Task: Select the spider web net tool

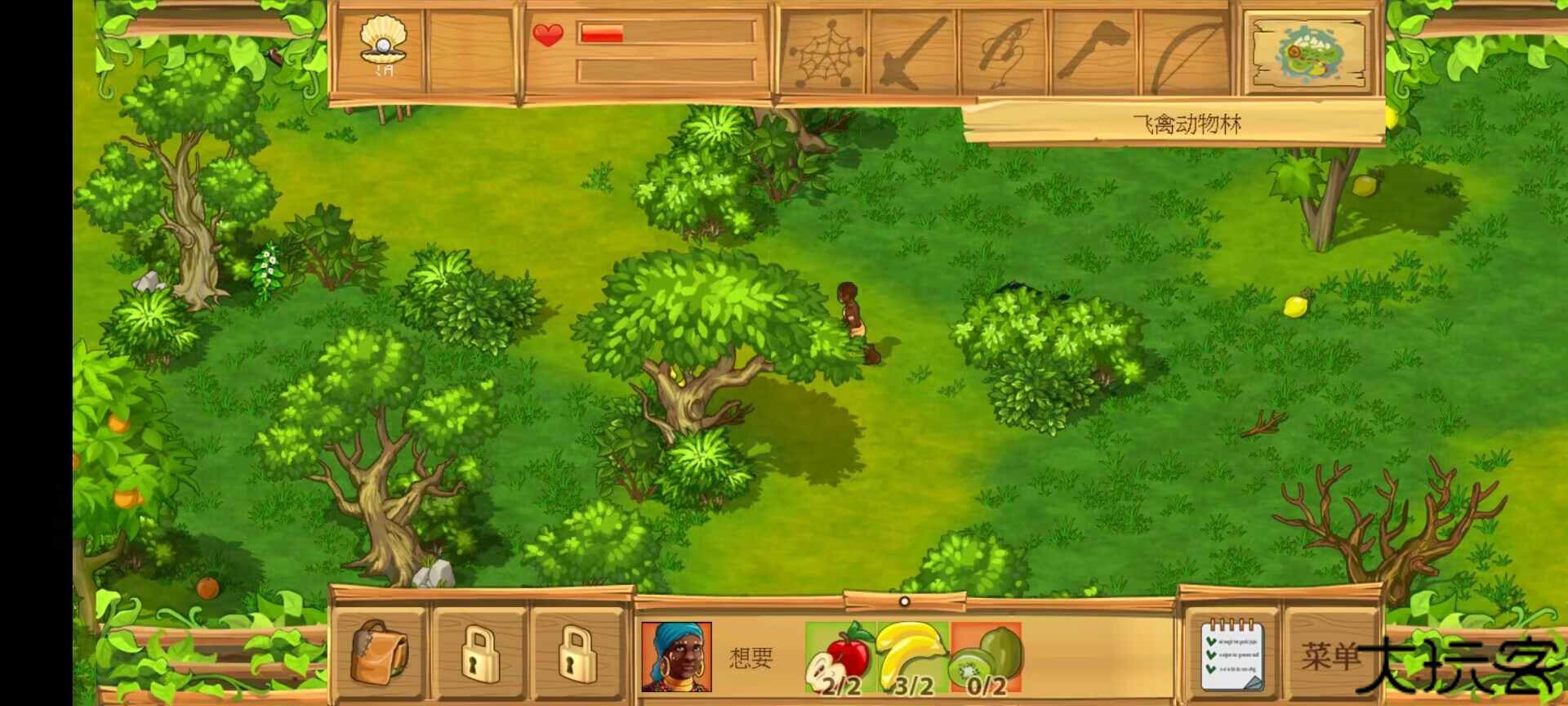Action: 824,54
